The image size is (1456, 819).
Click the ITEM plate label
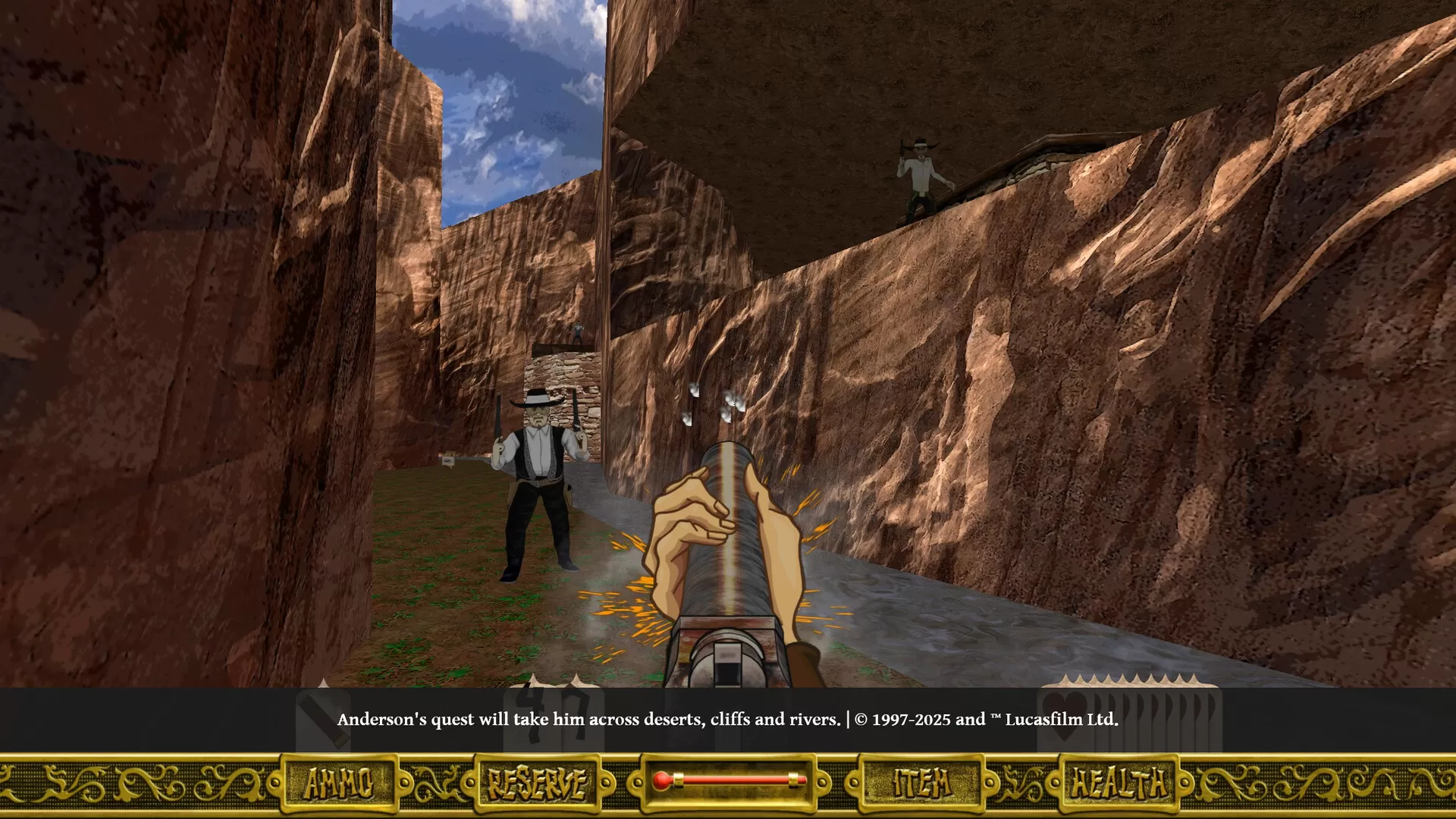(x=922, y=783)
